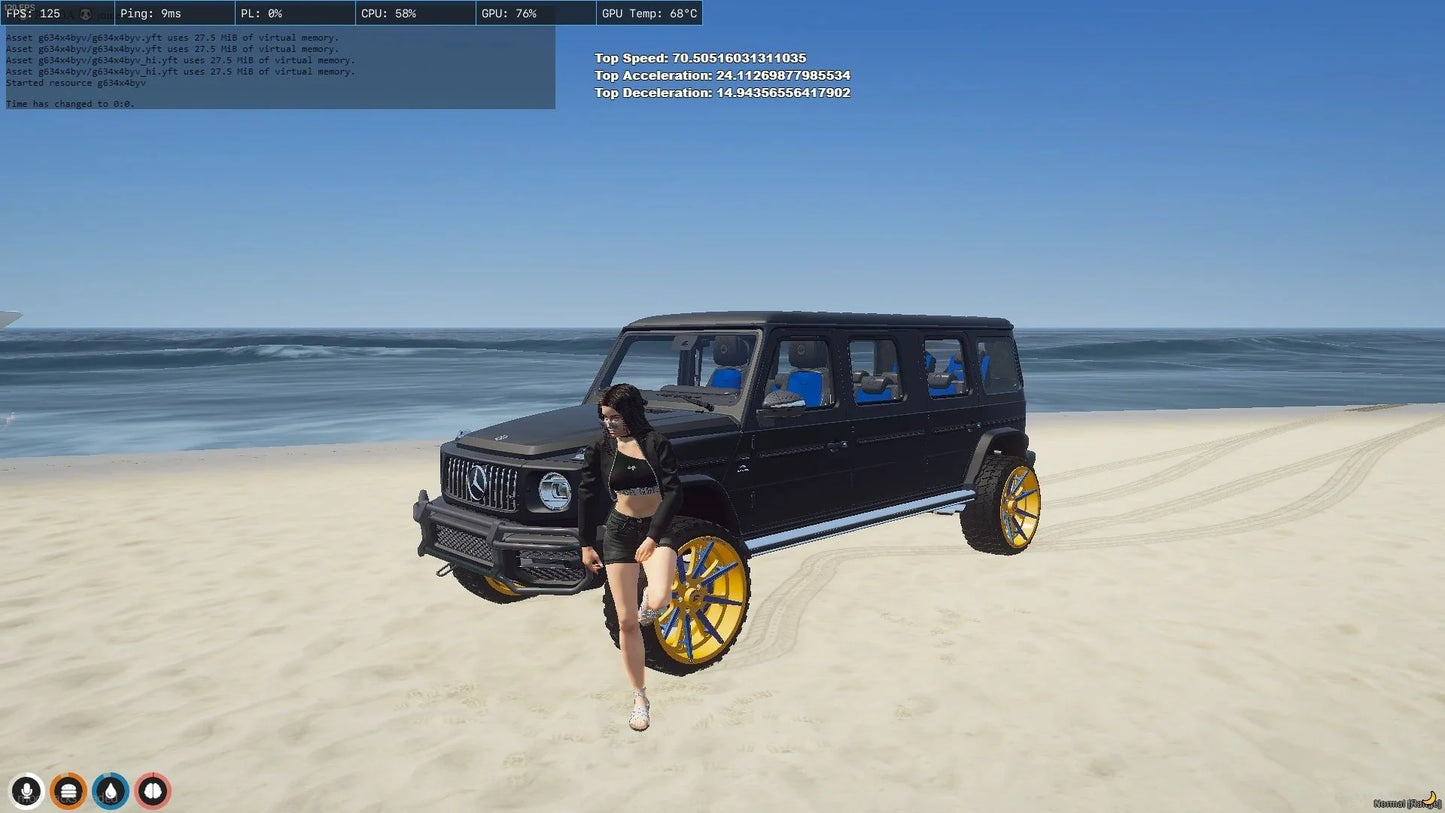Select the brain stress indicator icon
The width and height of the screenshot is (1445, 813).
tap(152, 791)
